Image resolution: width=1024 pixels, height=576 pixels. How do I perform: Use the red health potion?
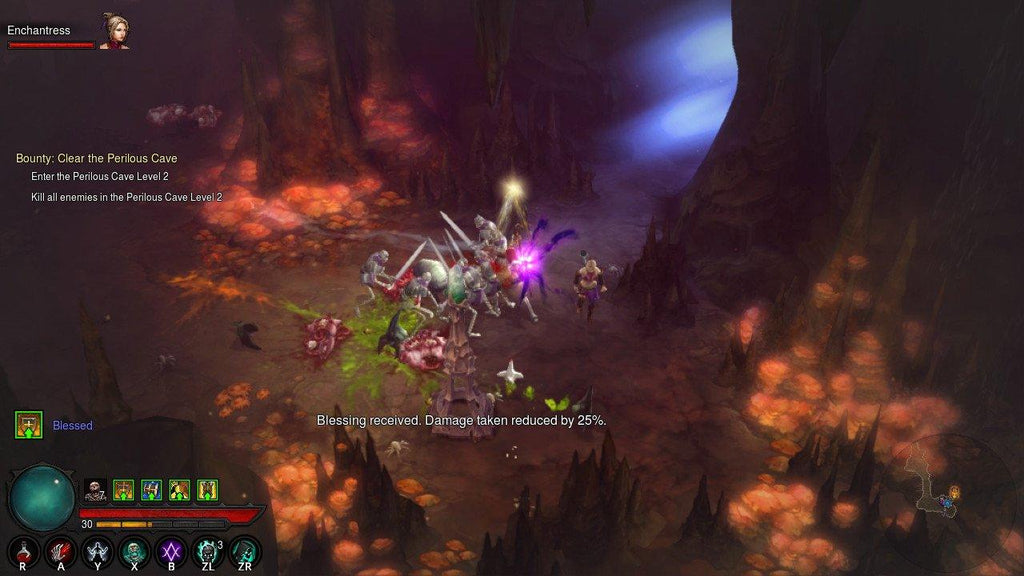(24, 551)
